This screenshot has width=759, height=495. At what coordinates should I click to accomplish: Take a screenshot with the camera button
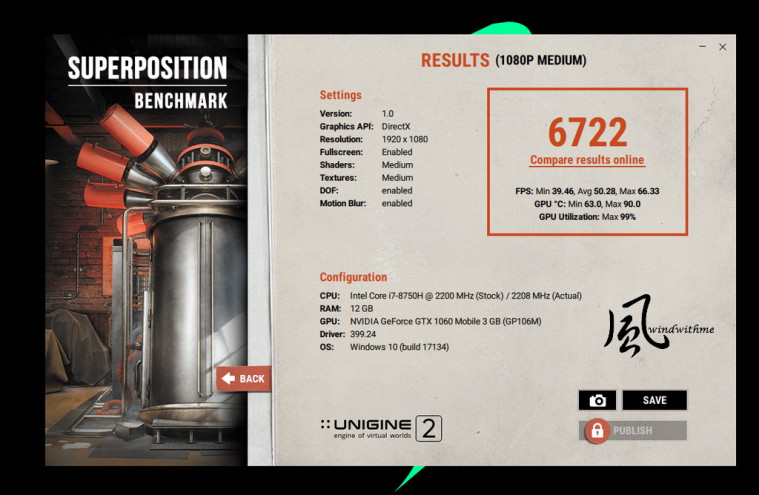(x=597, y=400)
